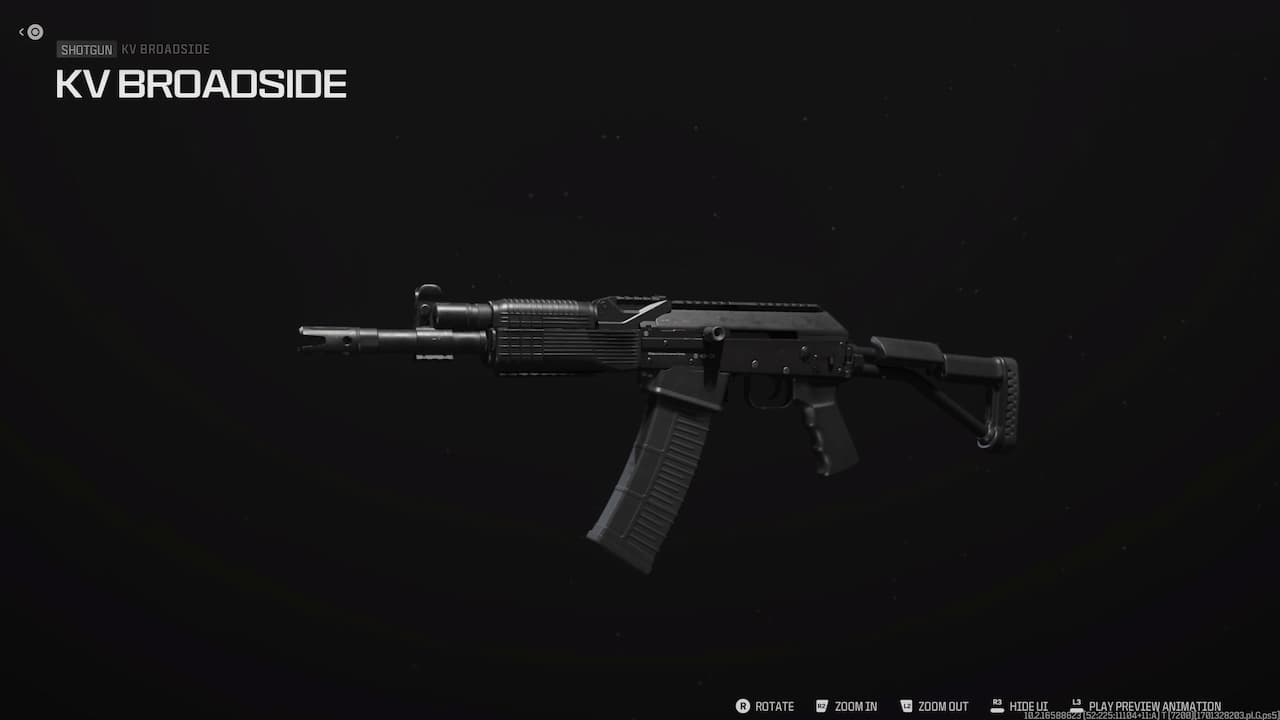Screen dimensions: 1280x720
Task: Open the SHOTGUN breadcrumb entry
Action: click(86, 49)
